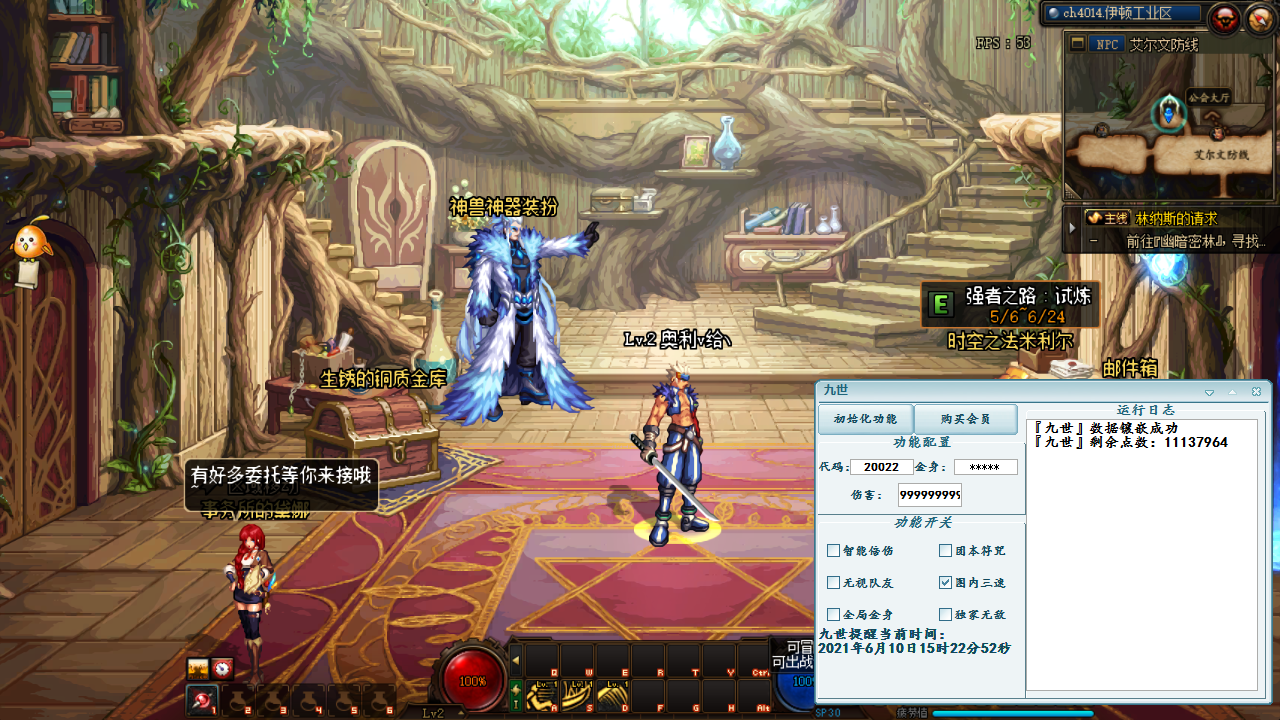Select the Lv.1 skill in slot S
This screenshot has width=1280, height=720.
[576, 696]
